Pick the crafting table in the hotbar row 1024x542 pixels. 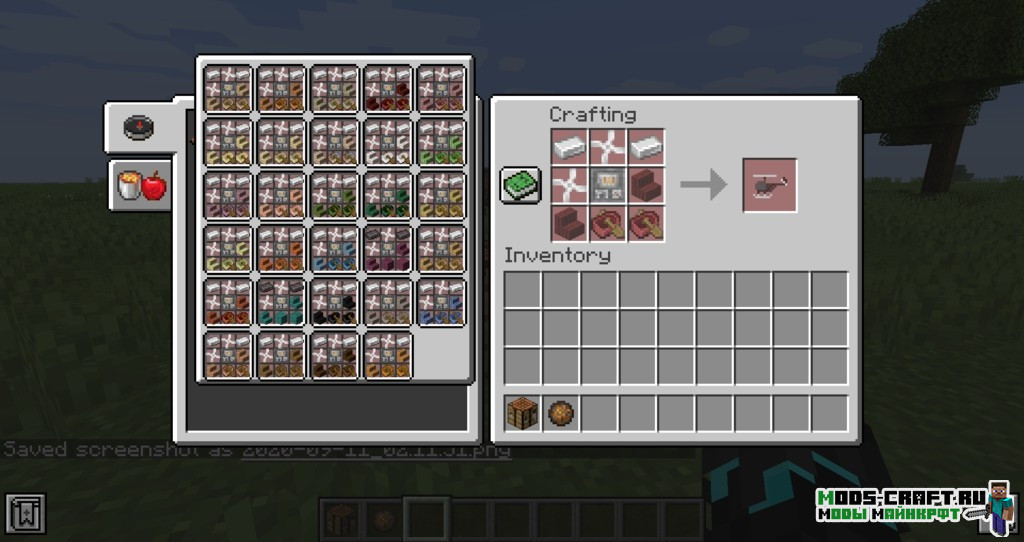pyautogui.click(x=523, y=413)
